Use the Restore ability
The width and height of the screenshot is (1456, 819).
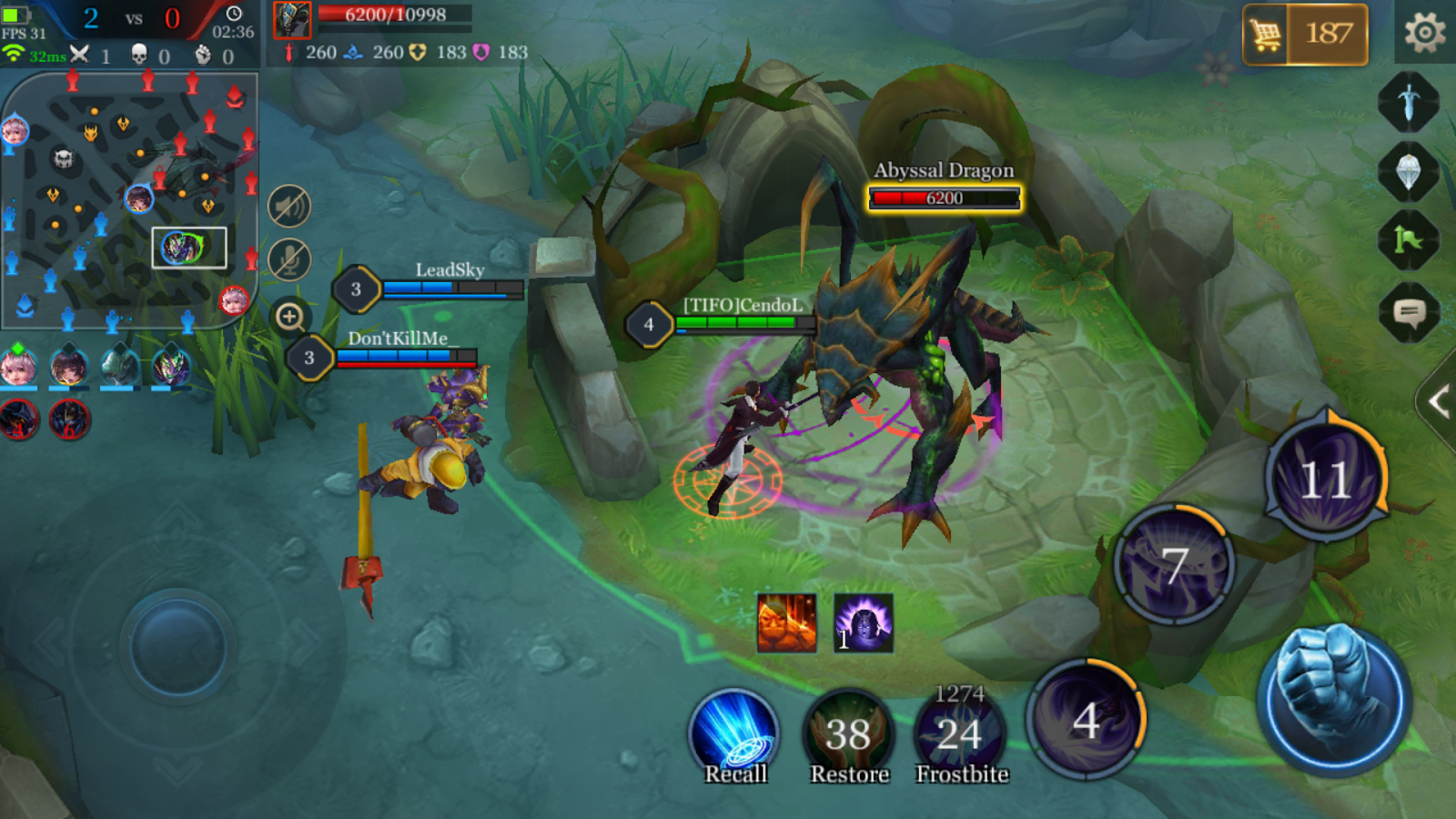tap(848, 735)
